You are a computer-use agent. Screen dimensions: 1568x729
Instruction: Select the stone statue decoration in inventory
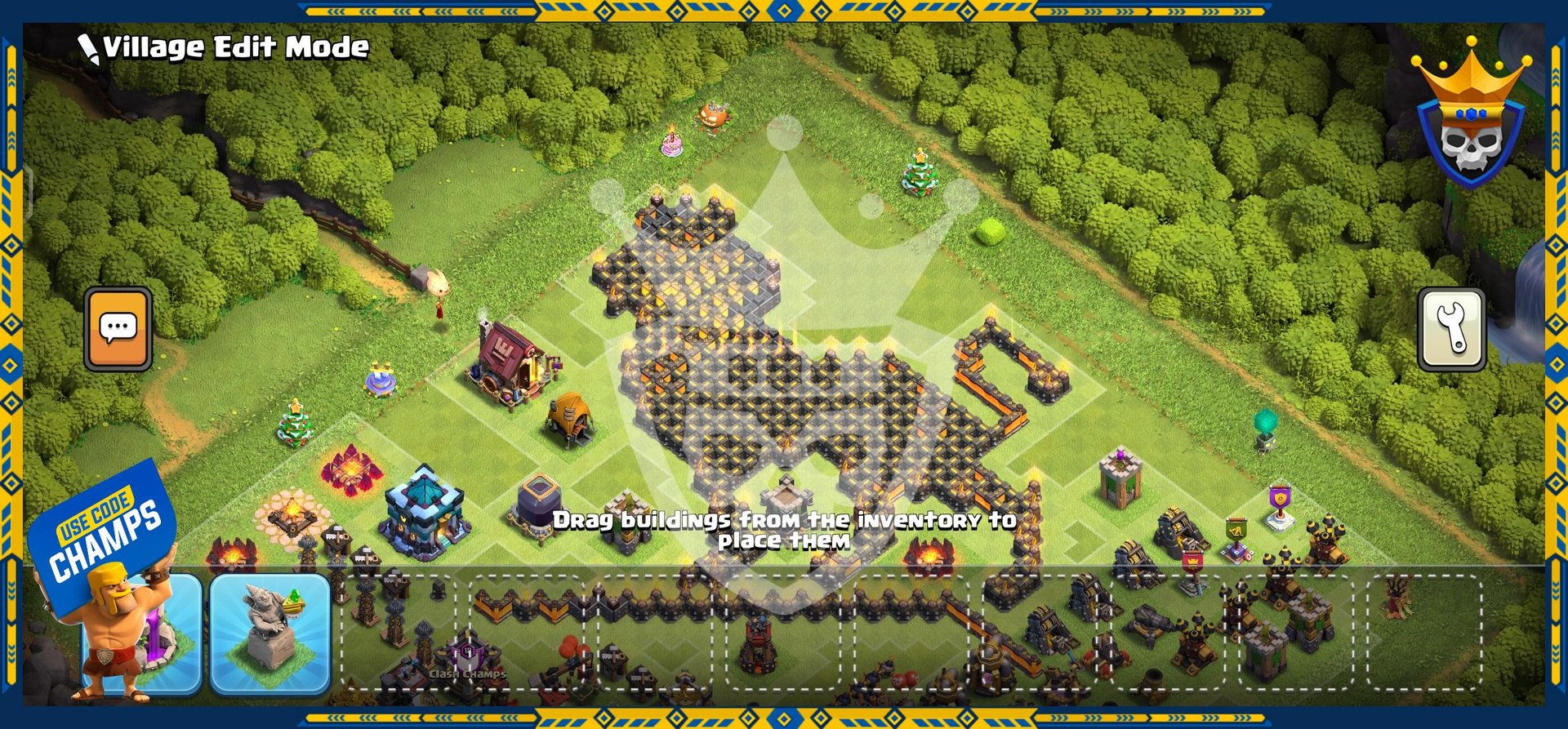point(270,633)
